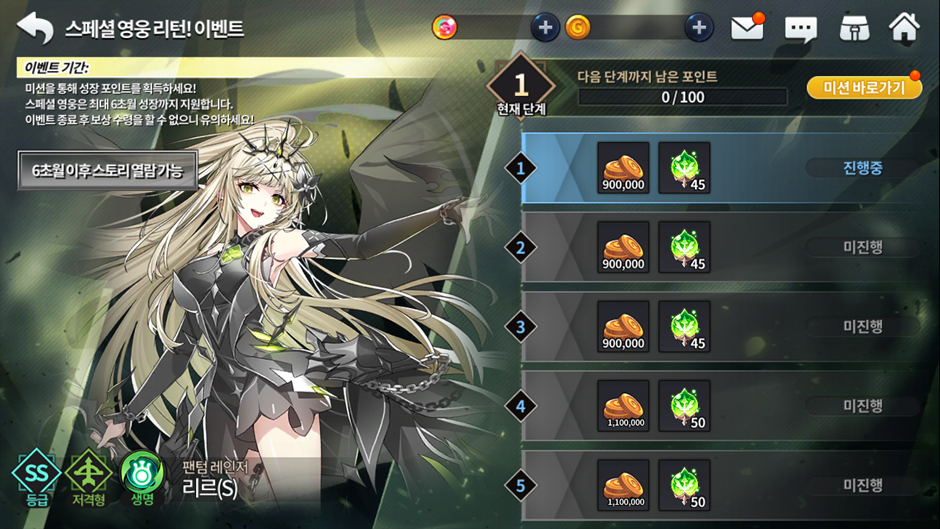Open the inventory bag icon

pos(852,27)
